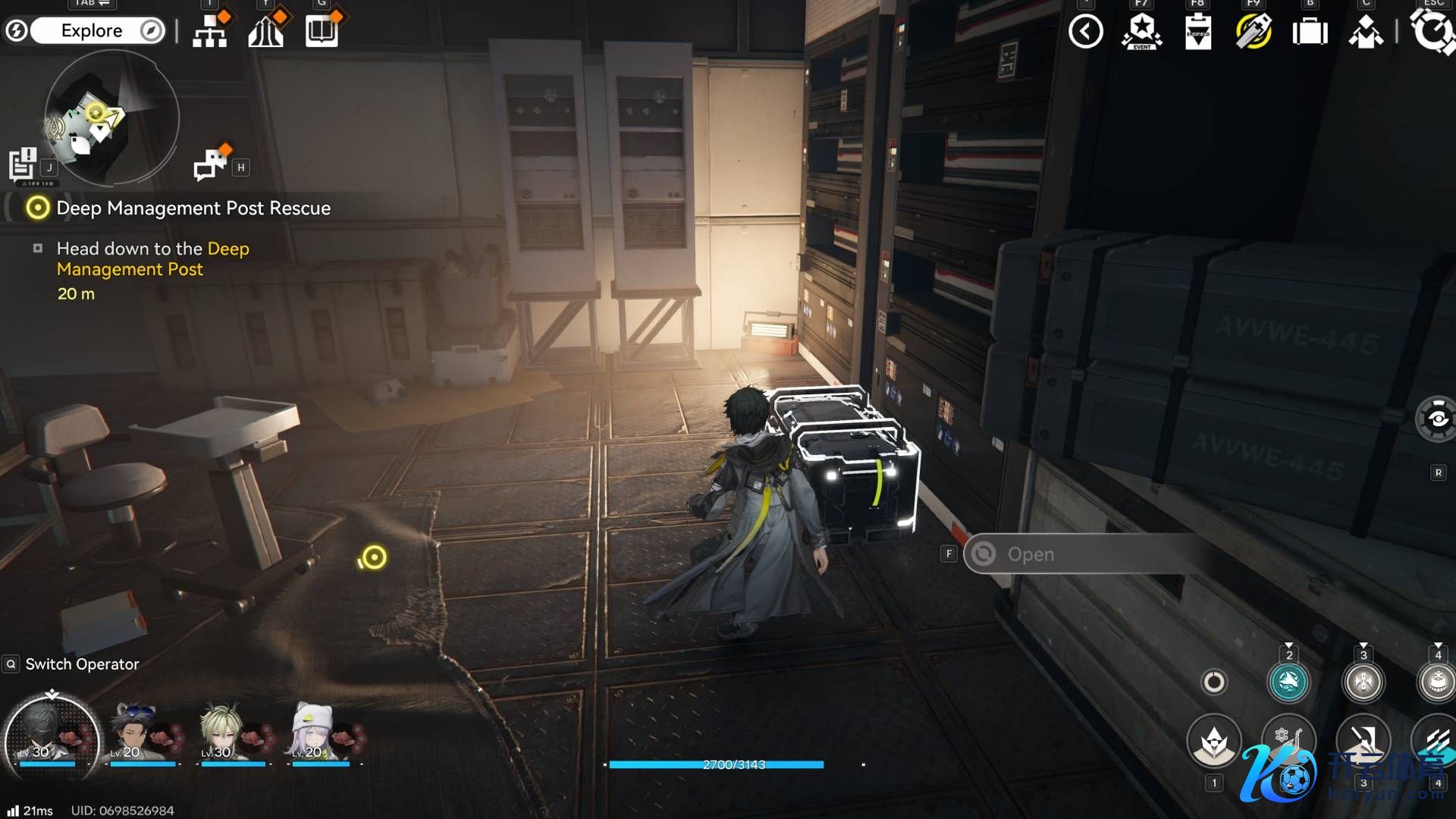Collapse the top-right menu with the arrow button
Viewport: 1456px width, 819px height.
pyautogui.click(x=1085, y=32)
